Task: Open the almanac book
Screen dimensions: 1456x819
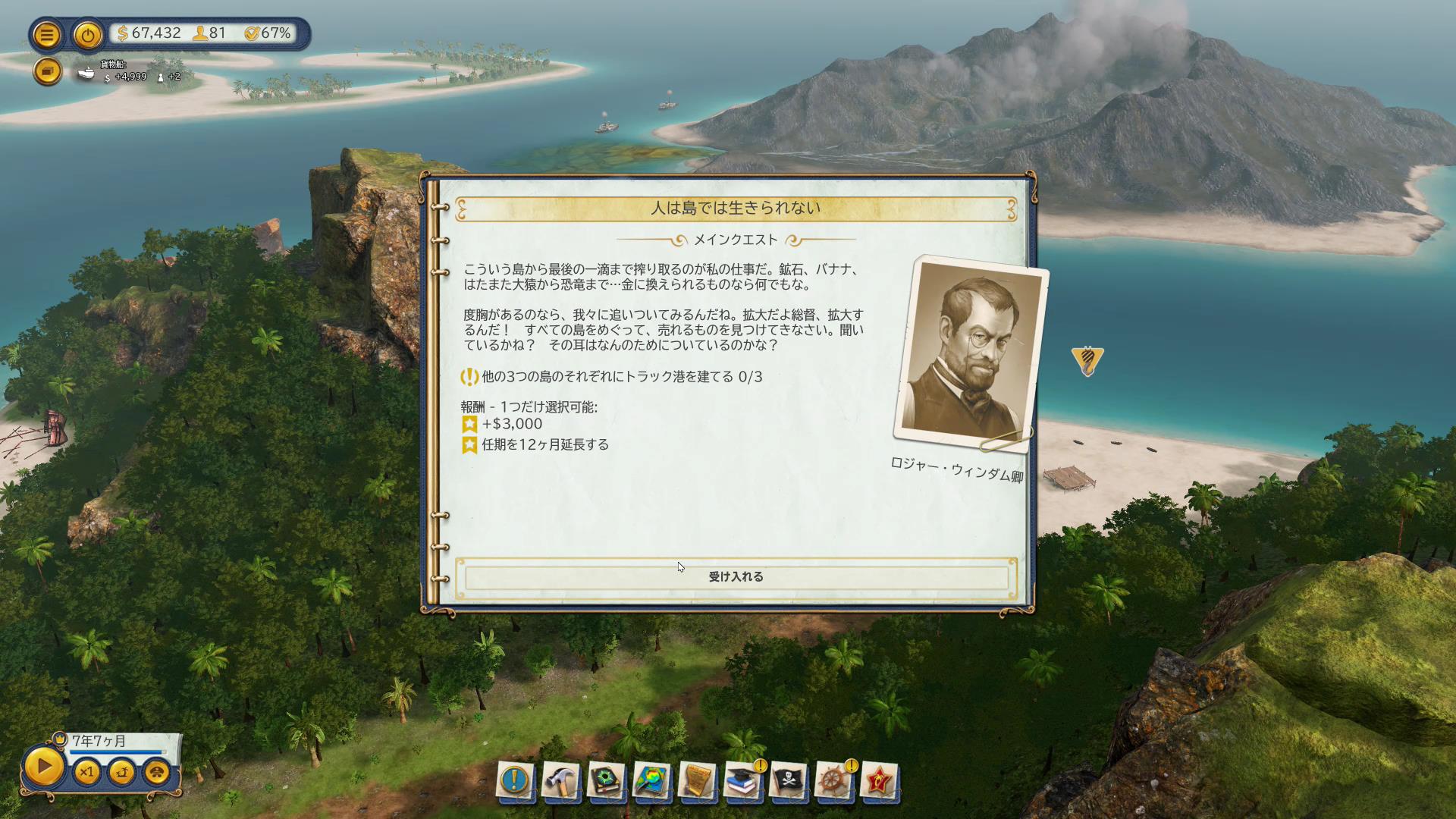Action: point(606,780)
